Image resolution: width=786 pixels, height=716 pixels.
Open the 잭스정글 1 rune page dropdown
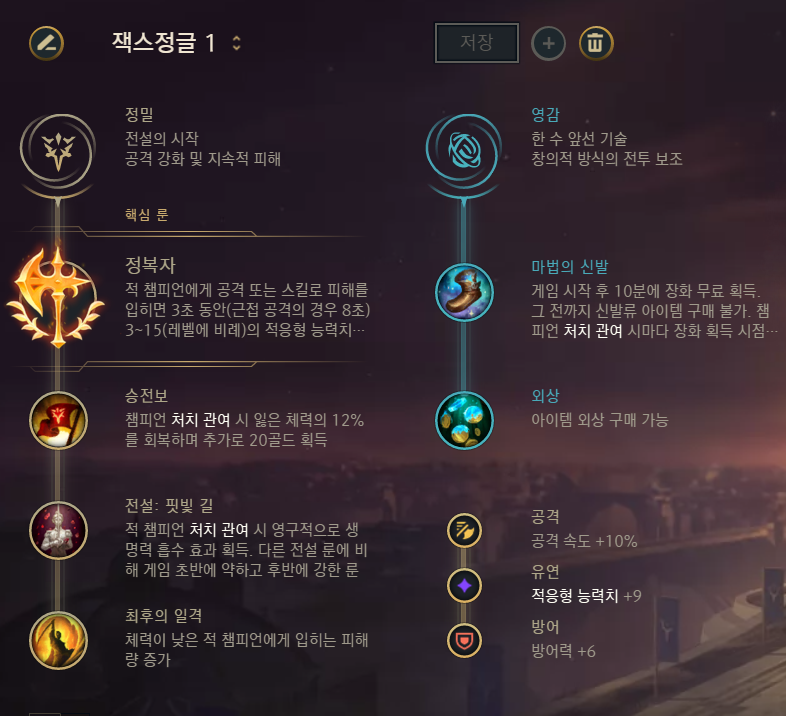(236, 43)
